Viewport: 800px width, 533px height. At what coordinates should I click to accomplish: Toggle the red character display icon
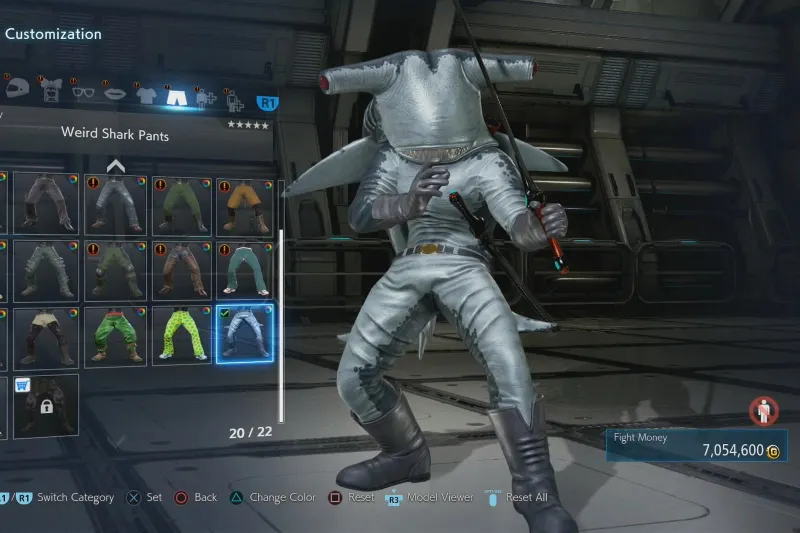coord(763,410)
